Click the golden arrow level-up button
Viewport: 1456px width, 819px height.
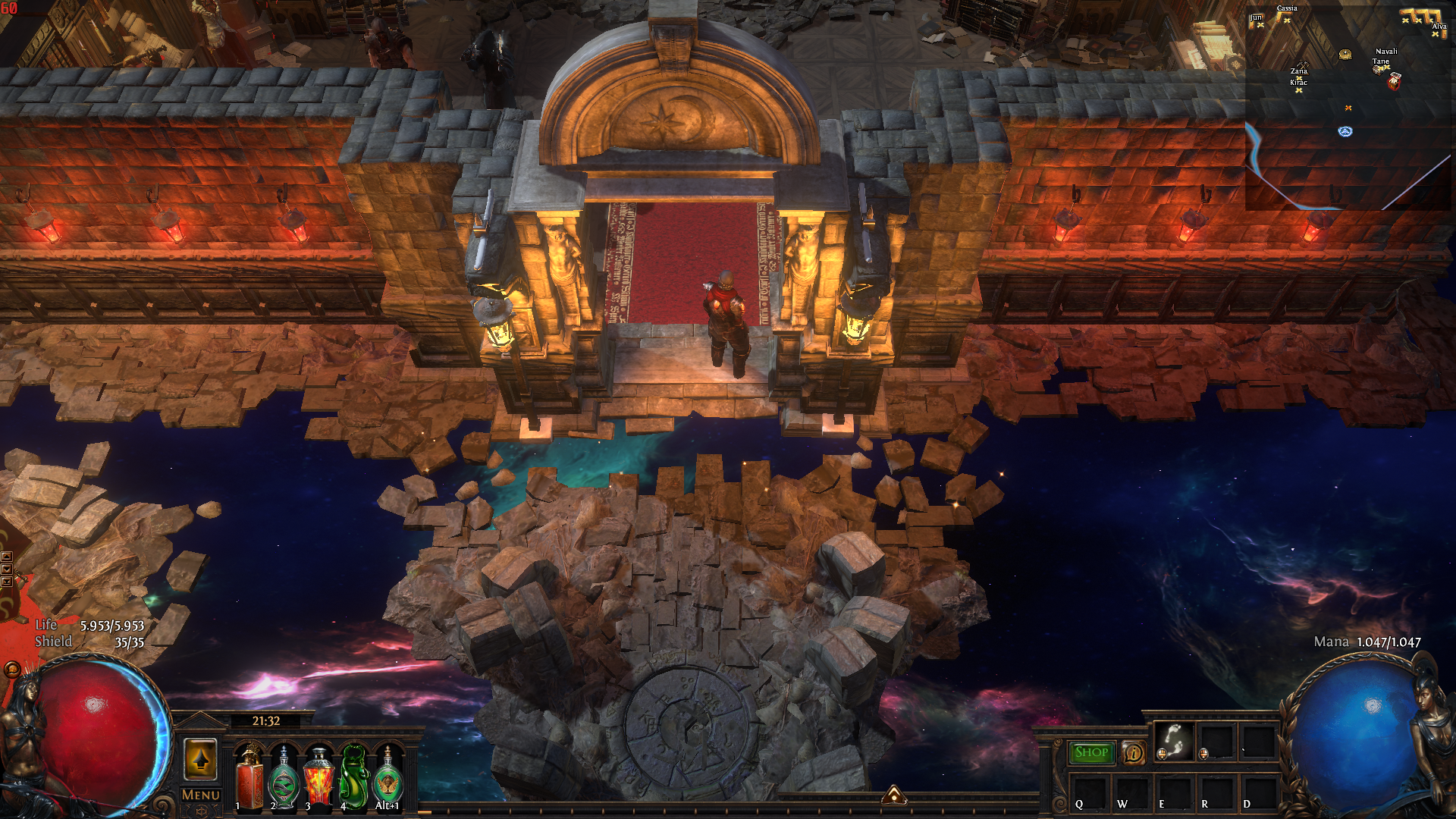point(200,759)
